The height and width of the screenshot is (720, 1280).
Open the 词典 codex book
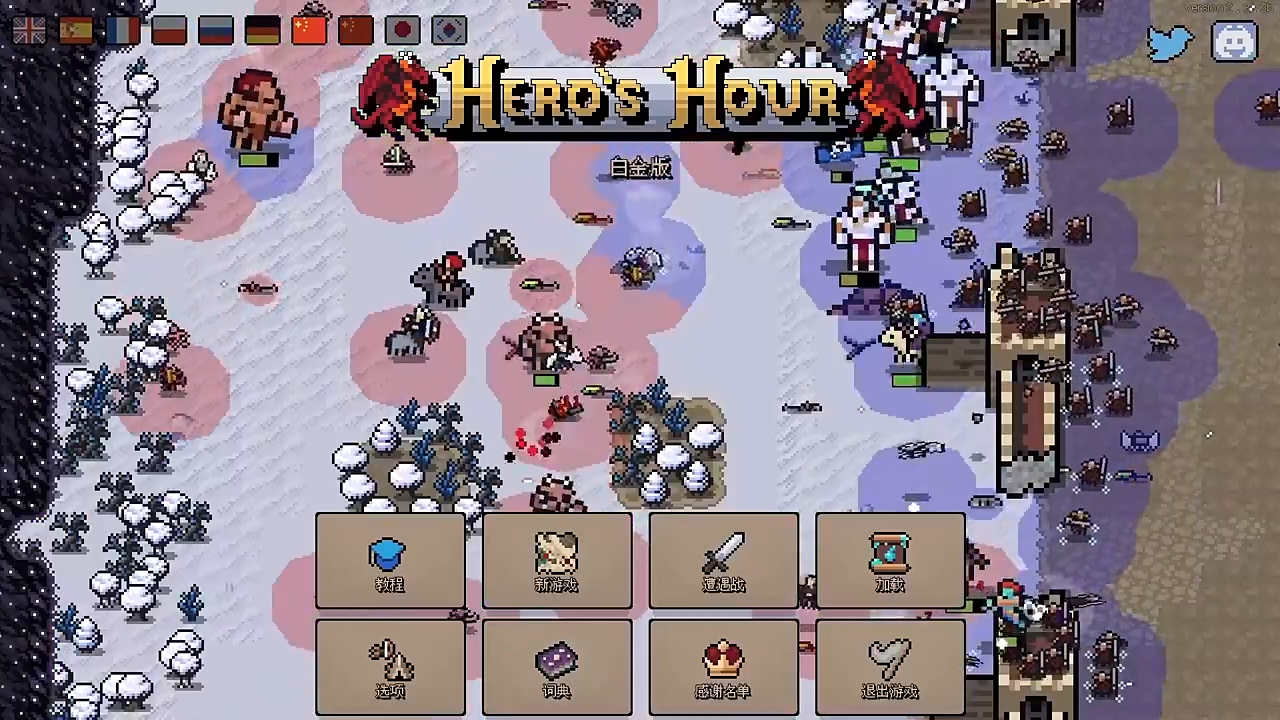pos(557,667)
